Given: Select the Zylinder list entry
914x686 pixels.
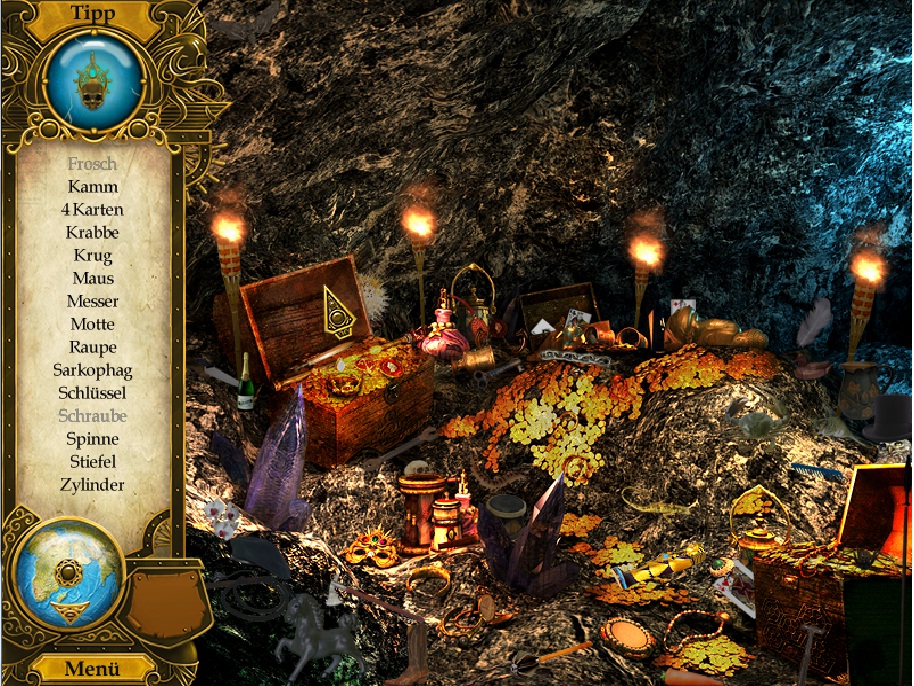Looking at the screenshot, I should tap(93, 485).
